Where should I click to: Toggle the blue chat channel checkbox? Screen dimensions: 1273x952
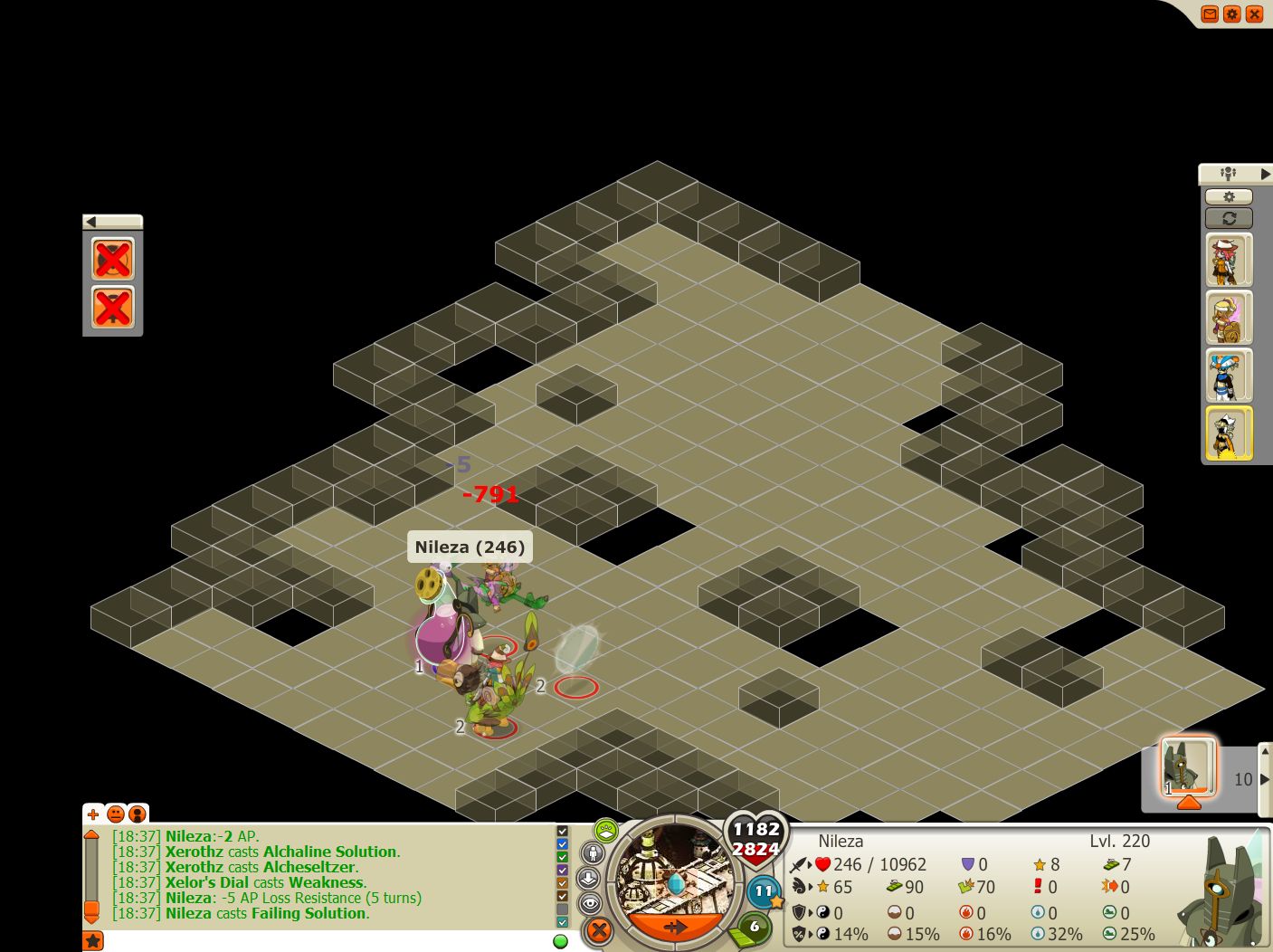point(562,843)
